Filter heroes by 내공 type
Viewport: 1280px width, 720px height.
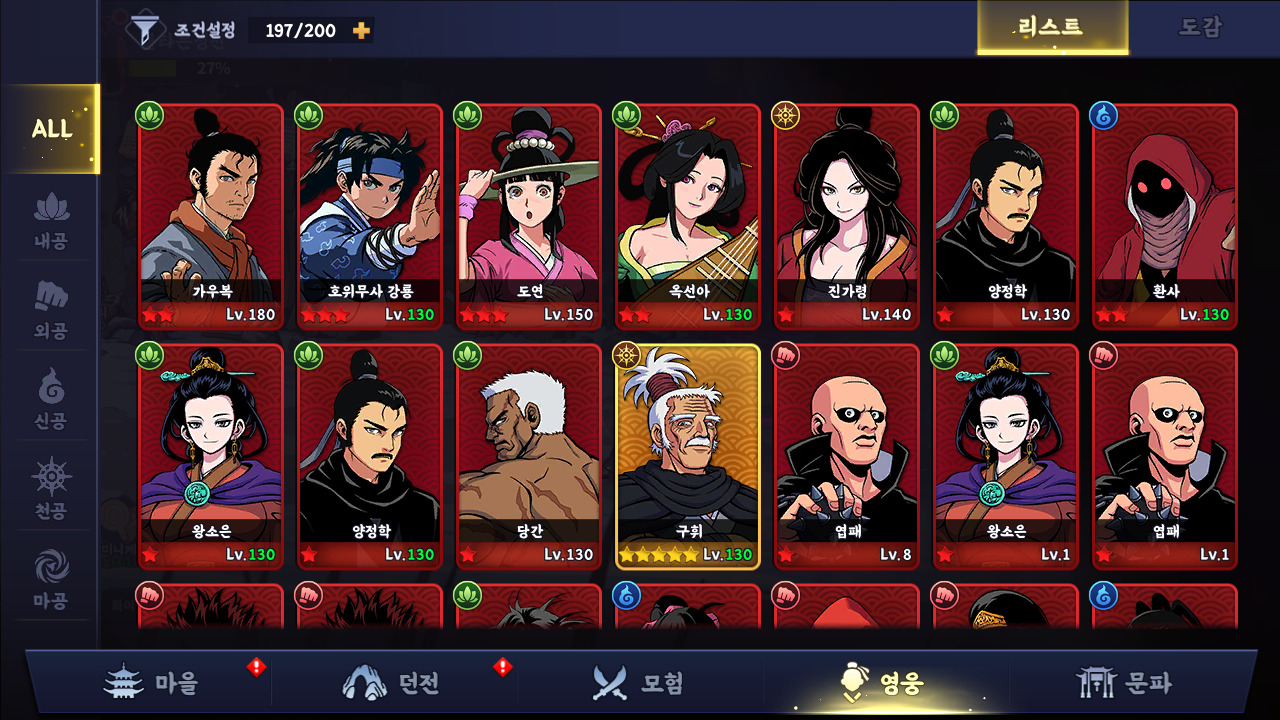click(x=51, y=222)
